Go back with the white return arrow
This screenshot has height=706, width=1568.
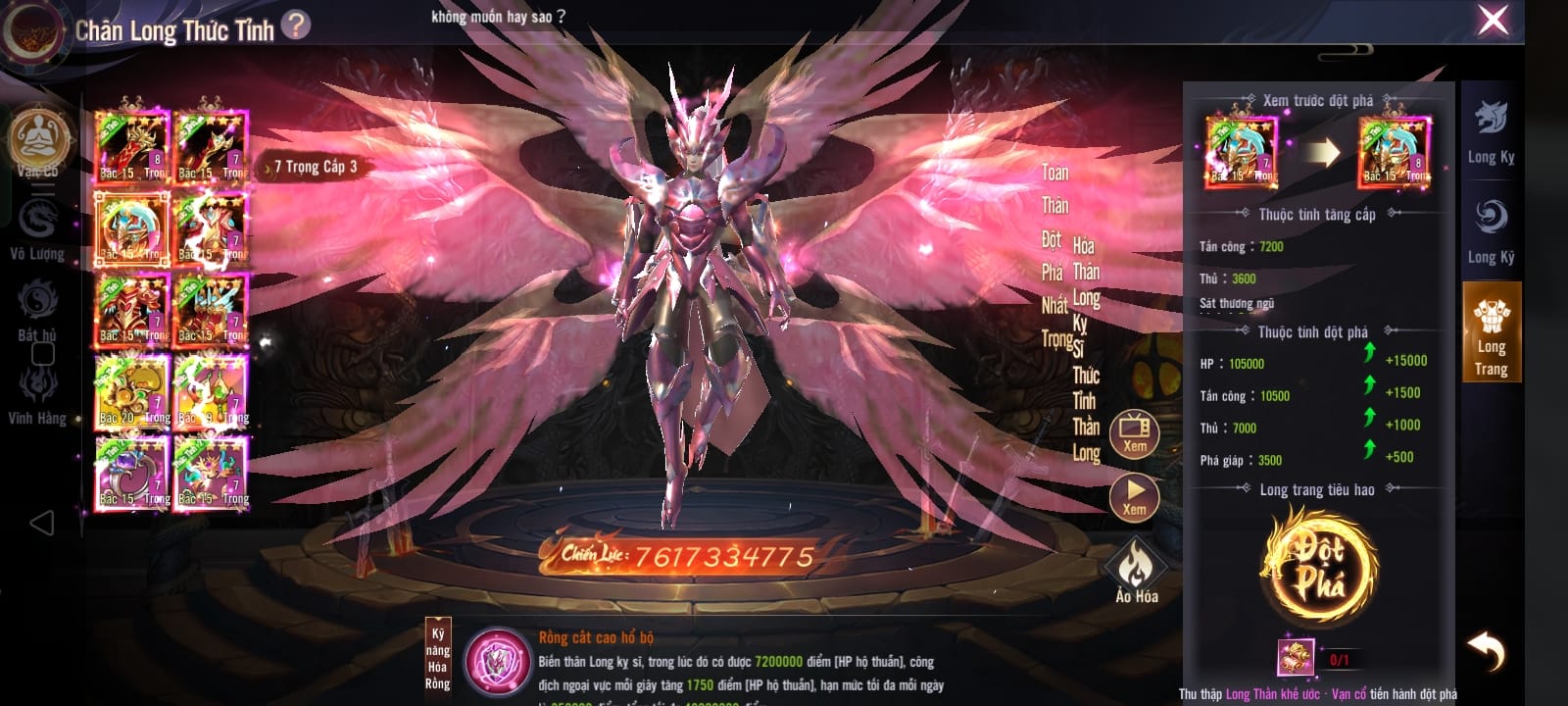(x=1487, y=650)
